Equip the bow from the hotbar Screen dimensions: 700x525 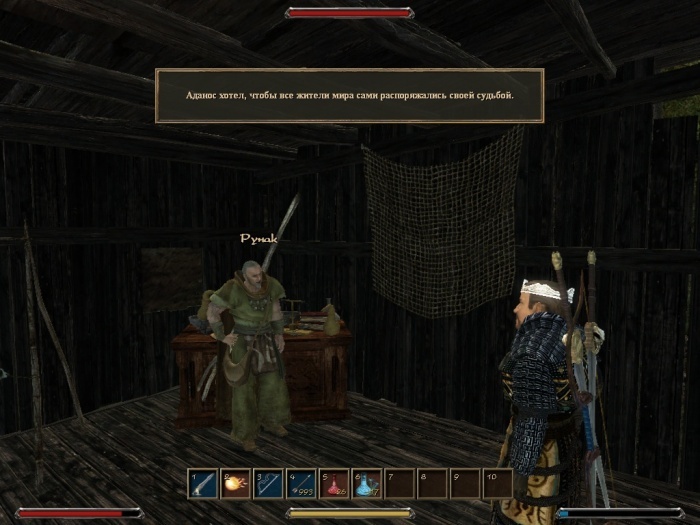[x=269, y=484]
